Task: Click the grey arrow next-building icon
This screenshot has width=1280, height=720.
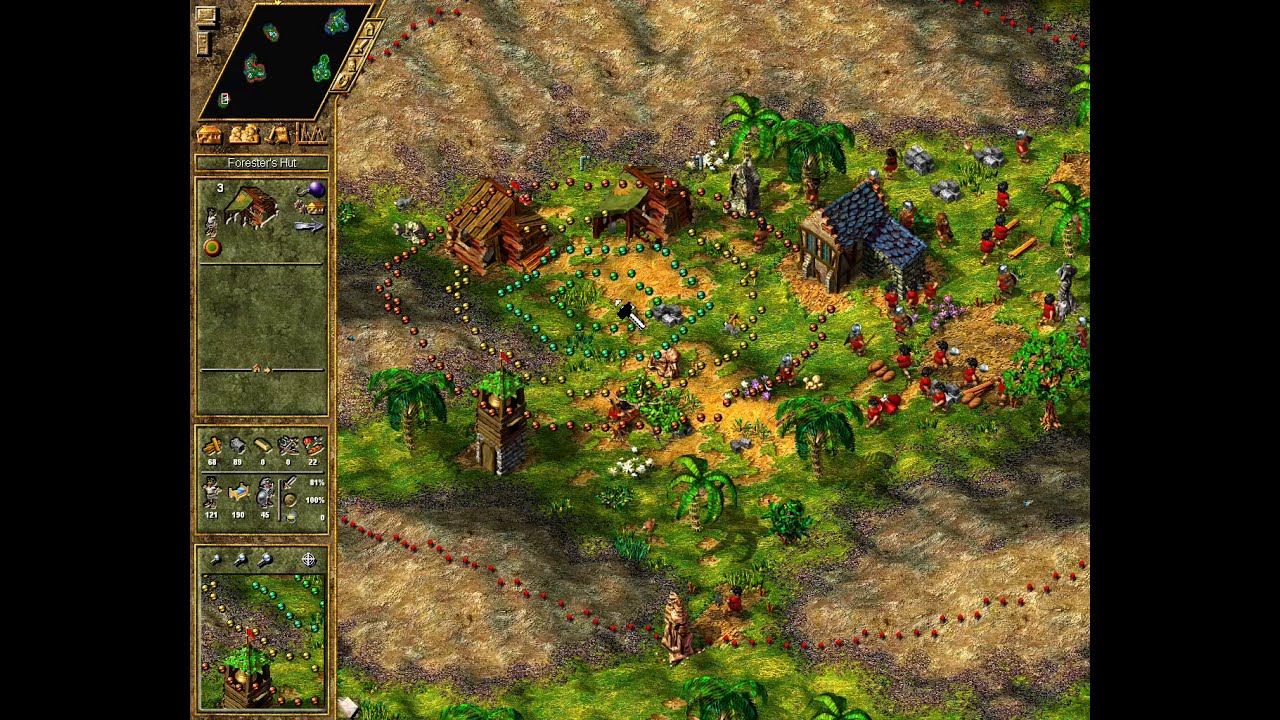Action: [x=309, y=227]
